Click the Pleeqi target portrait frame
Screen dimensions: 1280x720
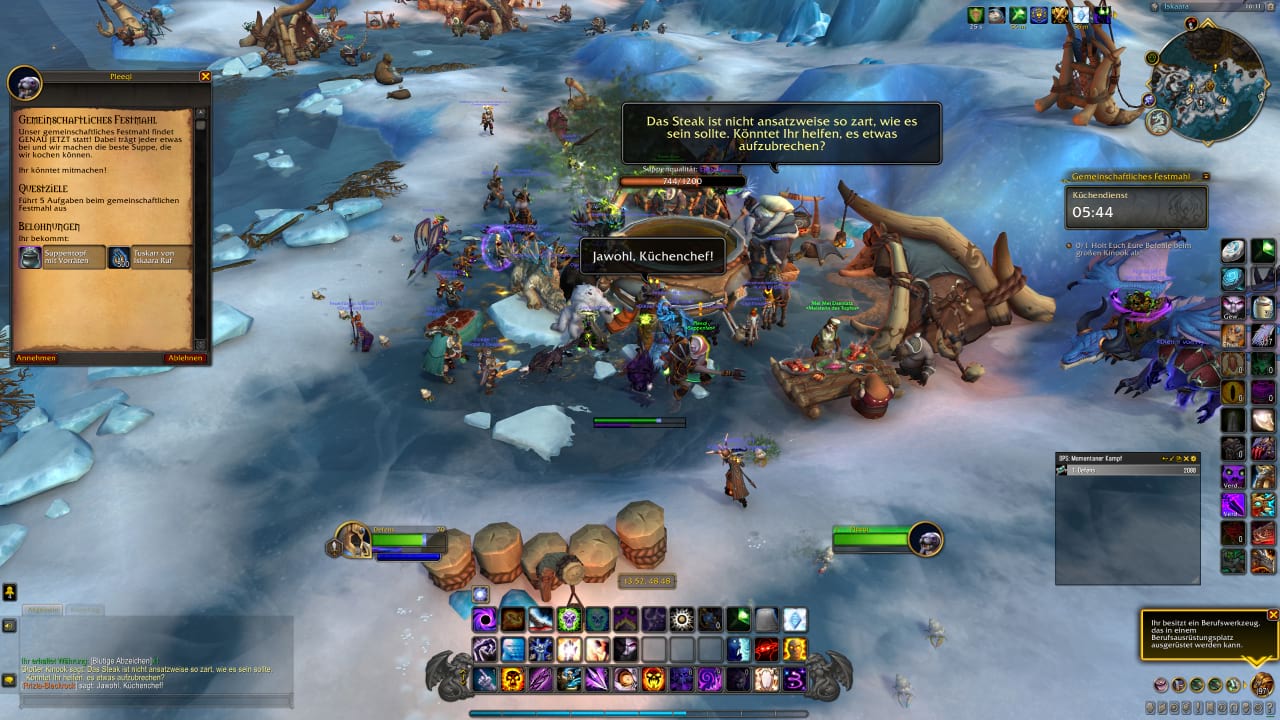coord(926,540)
